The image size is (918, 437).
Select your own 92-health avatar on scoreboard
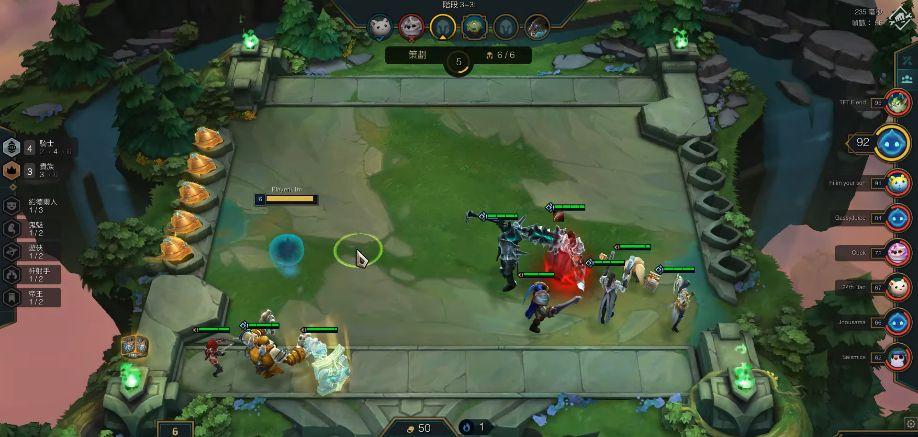pyautogui.click(x=891, y=142)
